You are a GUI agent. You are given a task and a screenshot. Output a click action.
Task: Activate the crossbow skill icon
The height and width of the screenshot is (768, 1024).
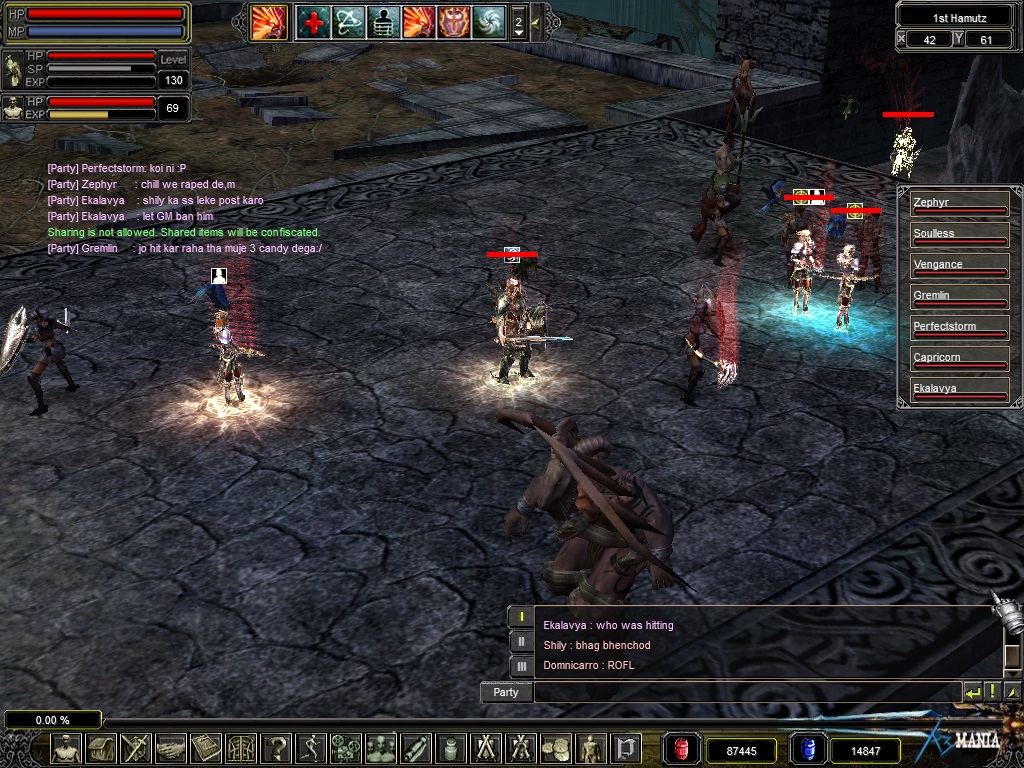(x=349, y=22)
